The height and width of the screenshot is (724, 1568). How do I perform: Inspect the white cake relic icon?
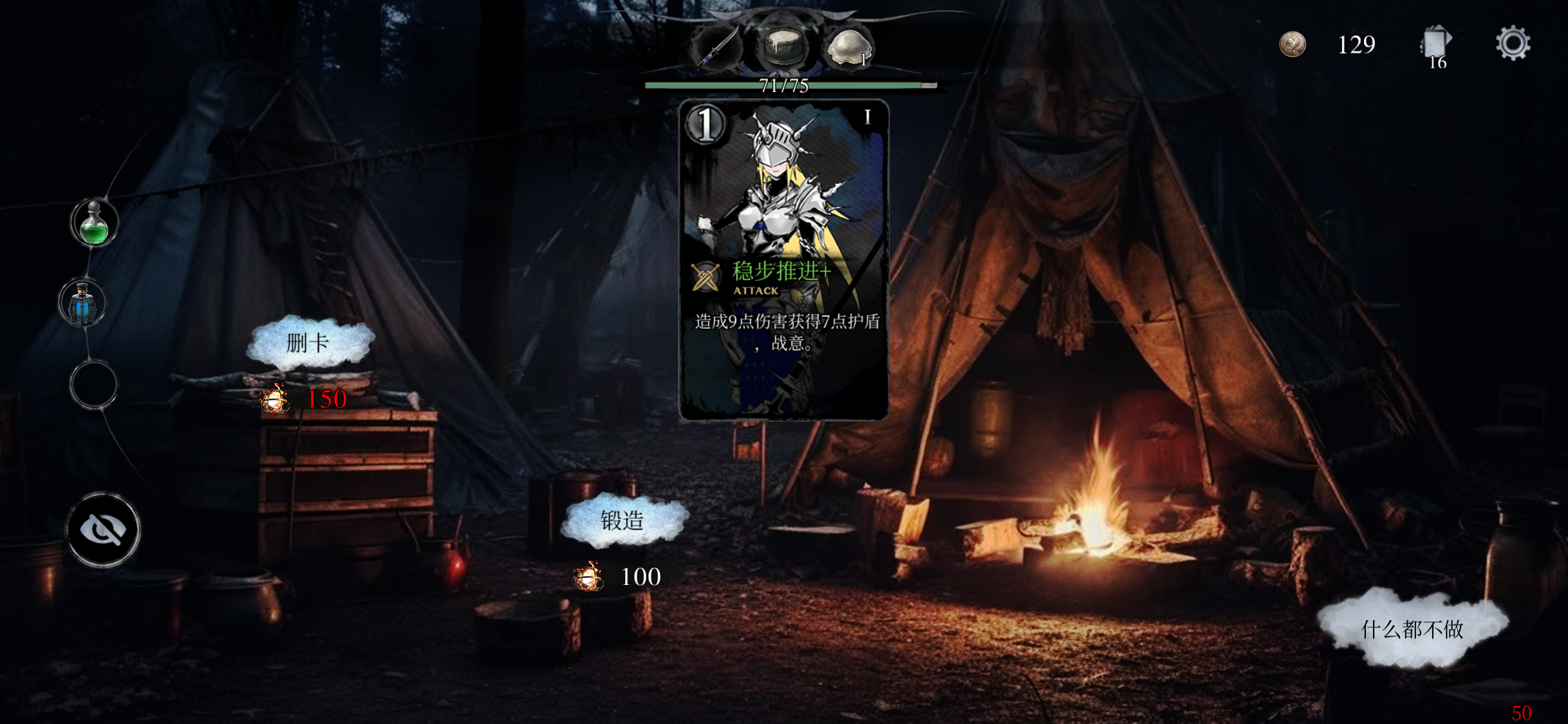[x=783, y=46]
